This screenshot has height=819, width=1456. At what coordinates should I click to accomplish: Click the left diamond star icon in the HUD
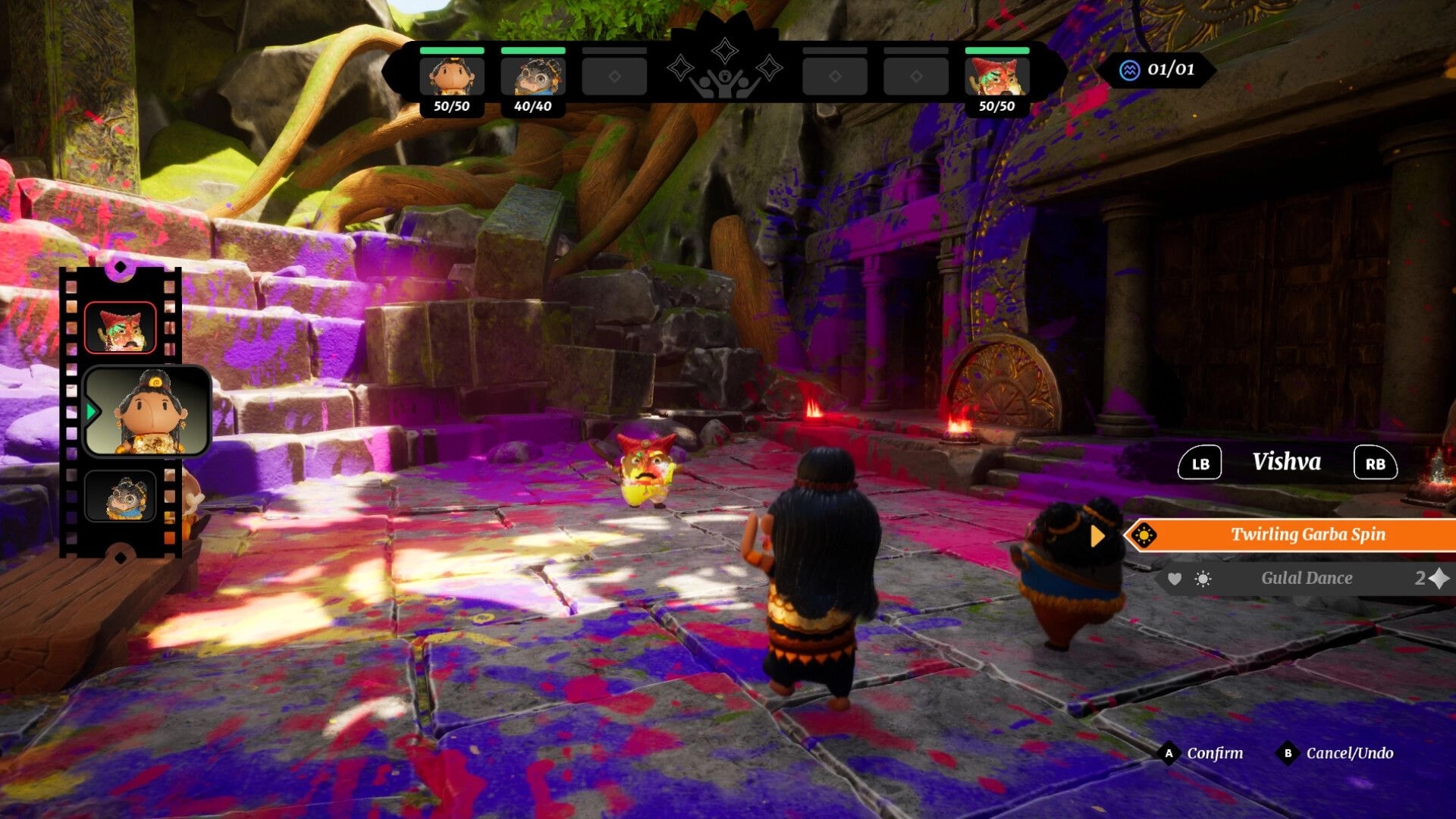click(680, 68)
